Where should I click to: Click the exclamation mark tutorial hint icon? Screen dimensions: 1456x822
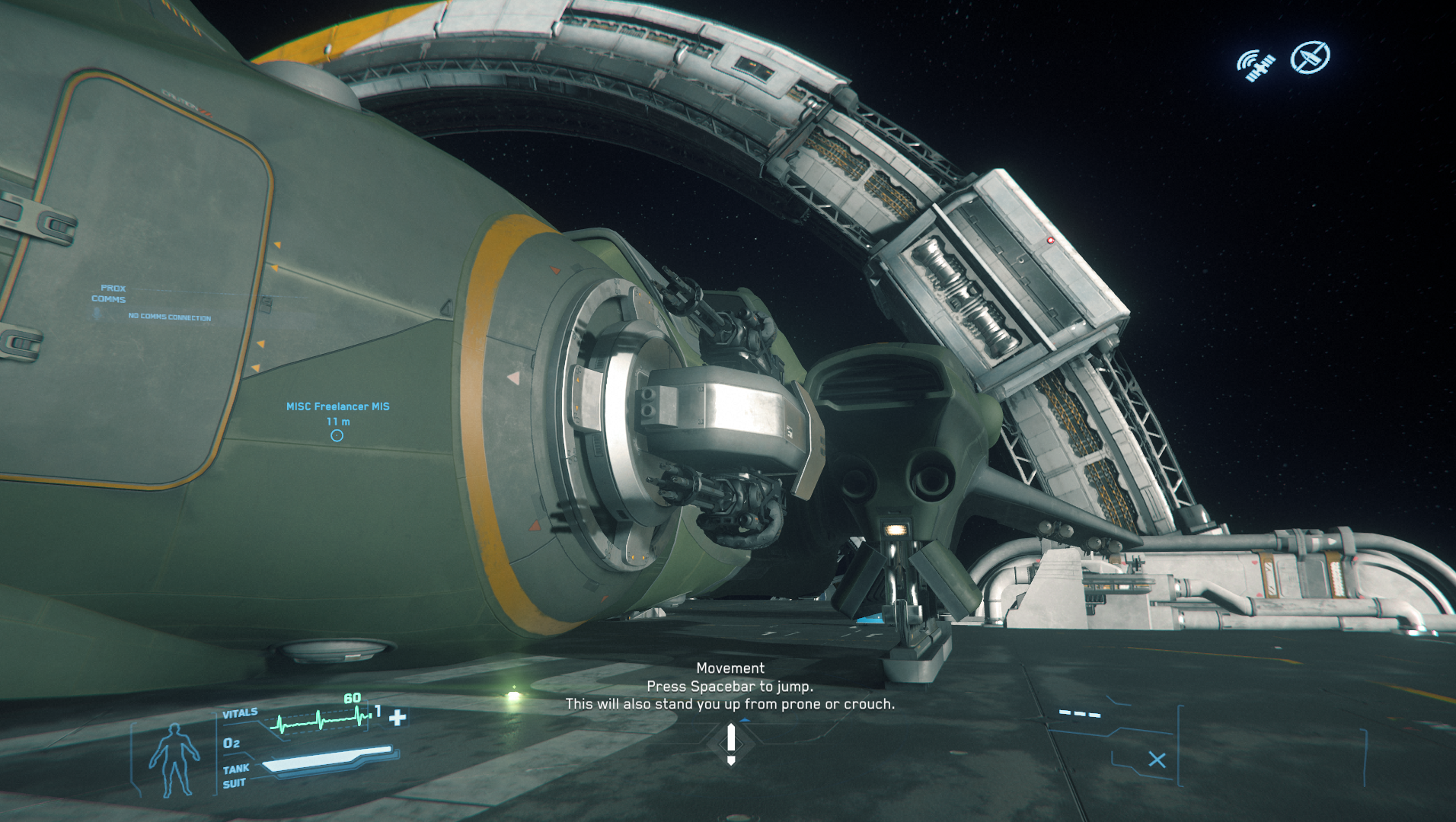(x=731, y=744)
